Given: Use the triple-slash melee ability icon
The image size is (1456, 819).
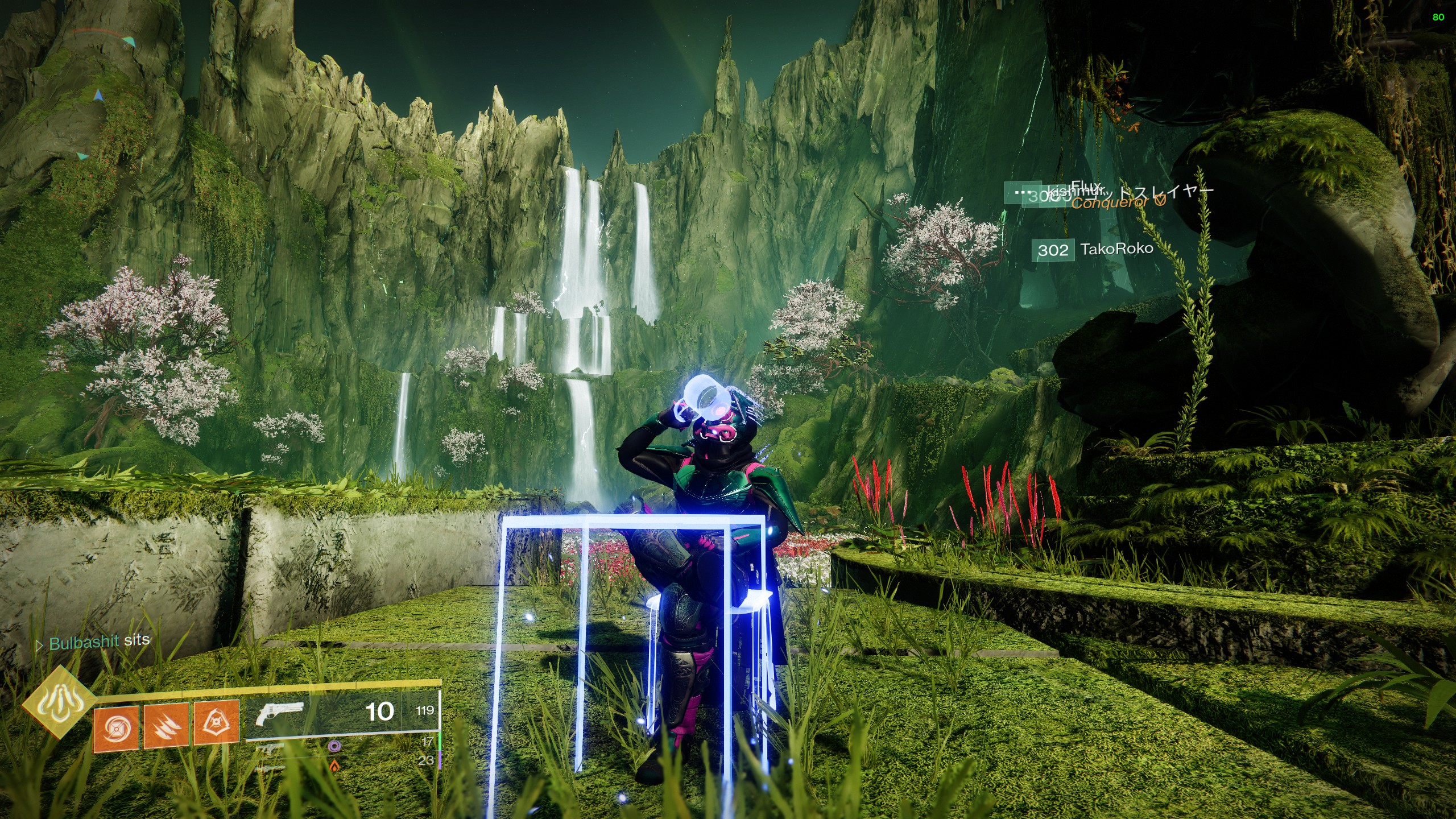Looking at the screenshot, I should click(x=166, y=726).
